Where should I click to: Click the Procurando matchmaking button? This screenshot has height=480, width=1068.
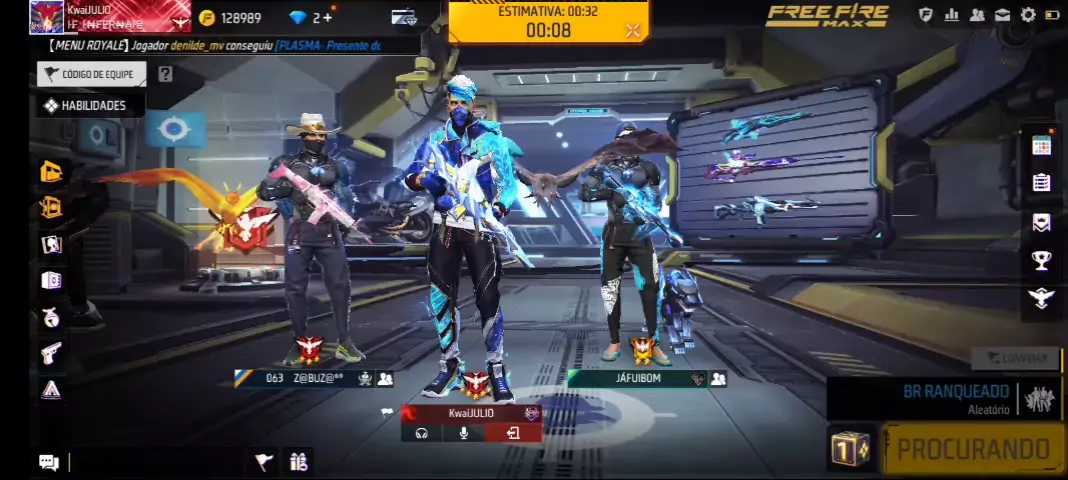[x=973, y=449]
